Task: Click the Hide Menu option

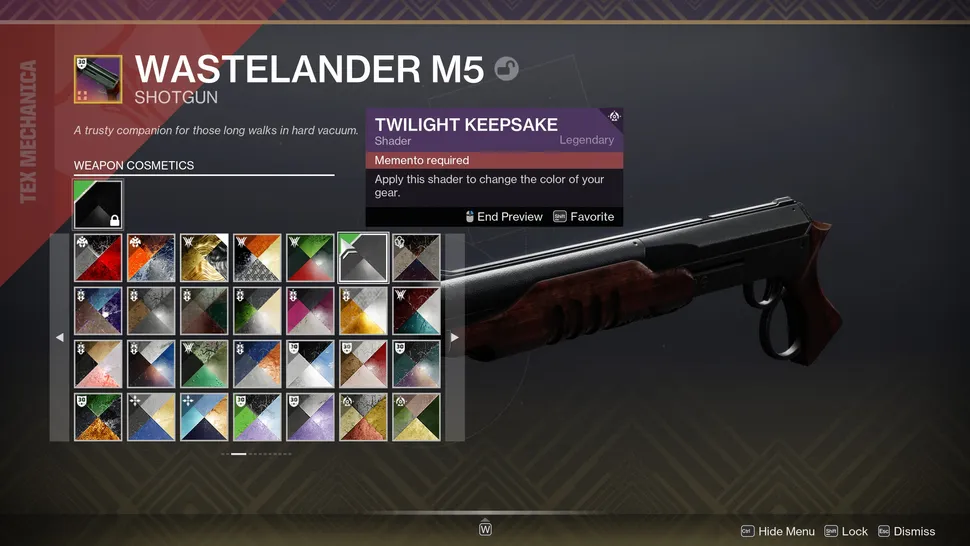Action: (x=777, y=532)
